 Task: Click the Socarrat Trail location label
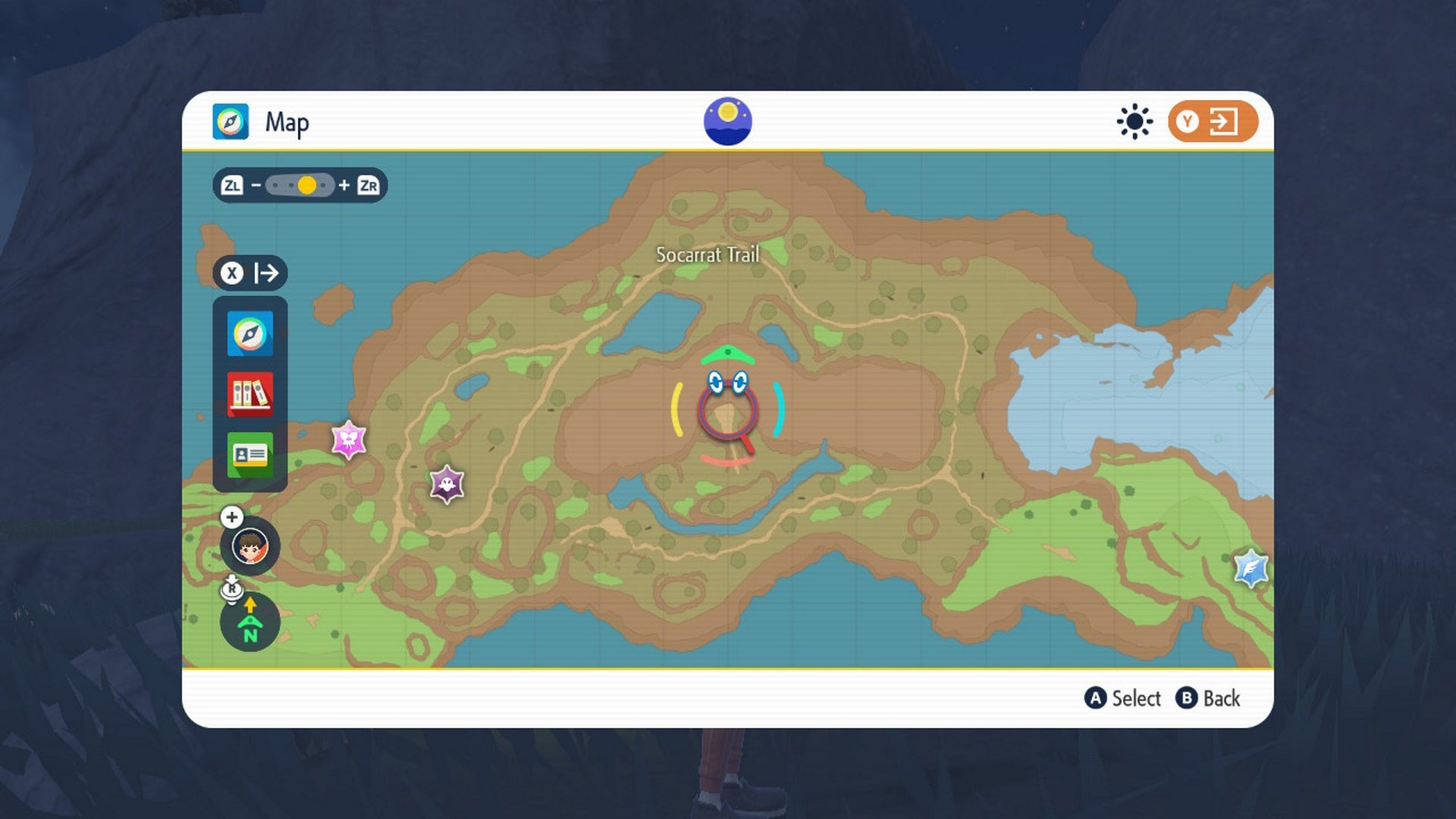click(x=708, y=256)
